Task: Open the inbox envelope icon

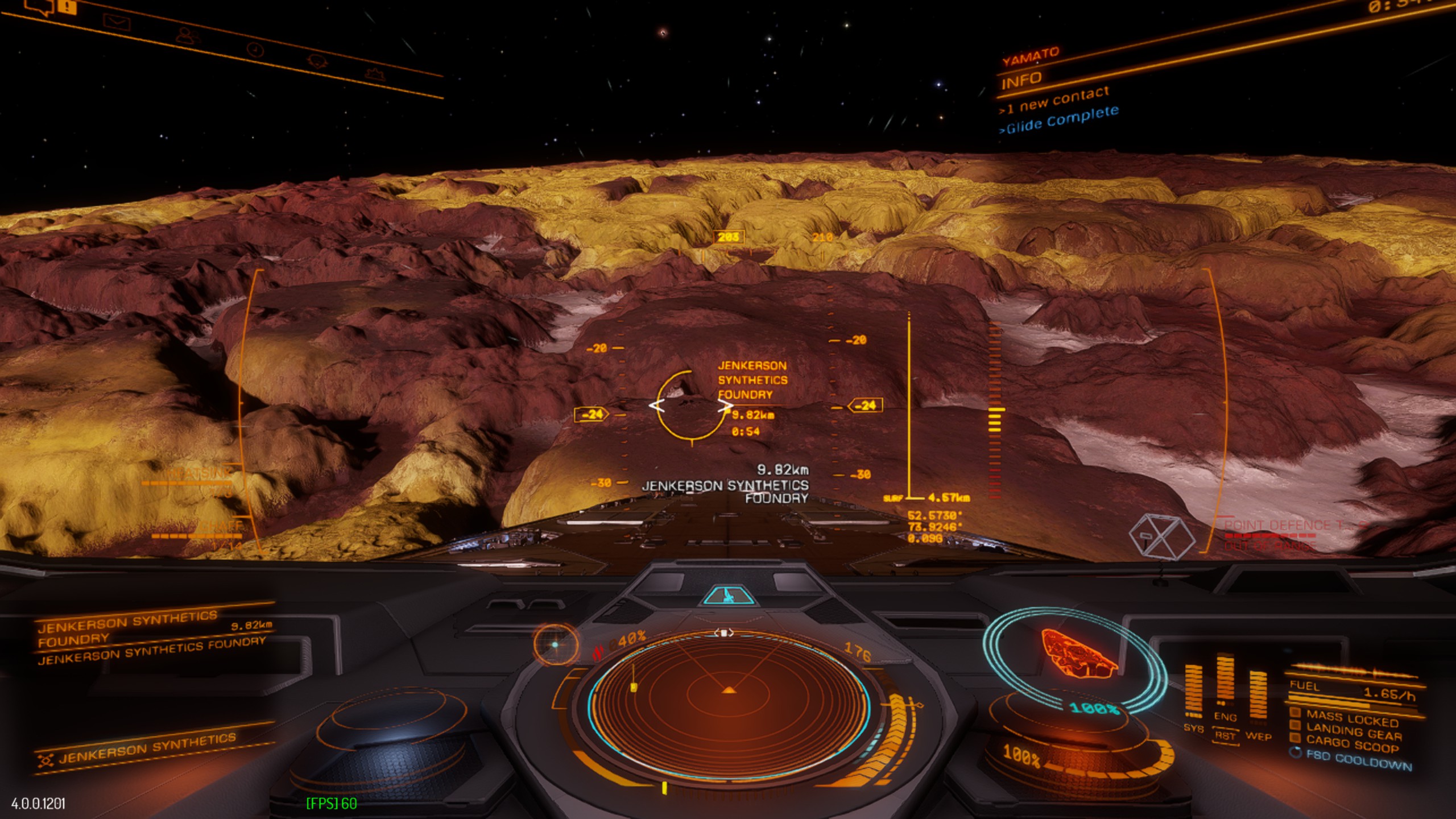Action: (117, 23)
